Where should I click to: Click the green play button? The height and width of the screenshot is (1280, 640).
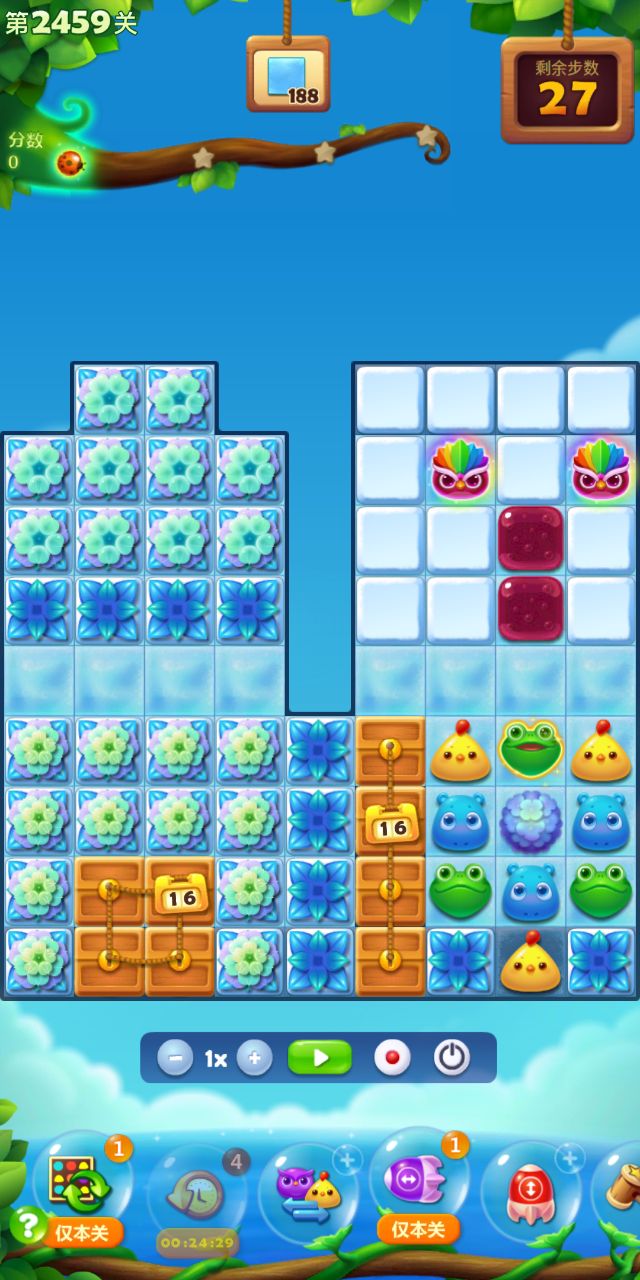click(320, 1058)
